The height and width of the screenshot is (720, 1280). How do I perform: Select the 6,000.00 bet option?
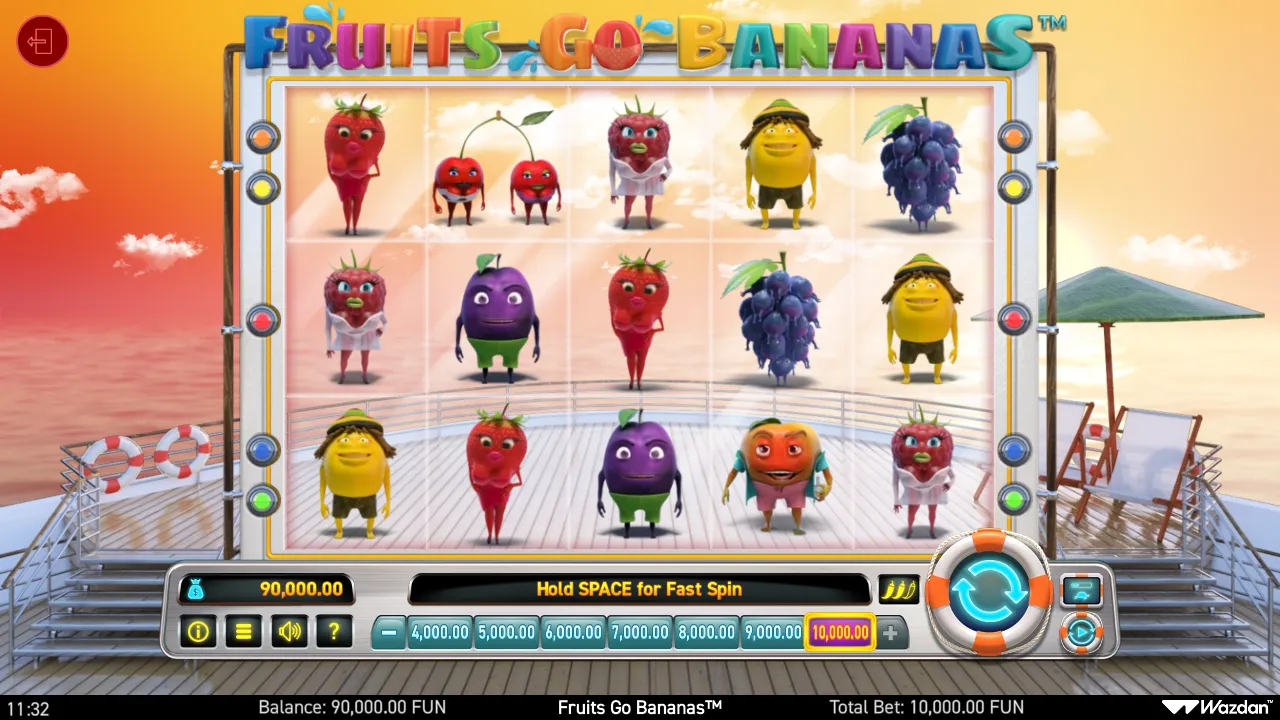point(573,632)
